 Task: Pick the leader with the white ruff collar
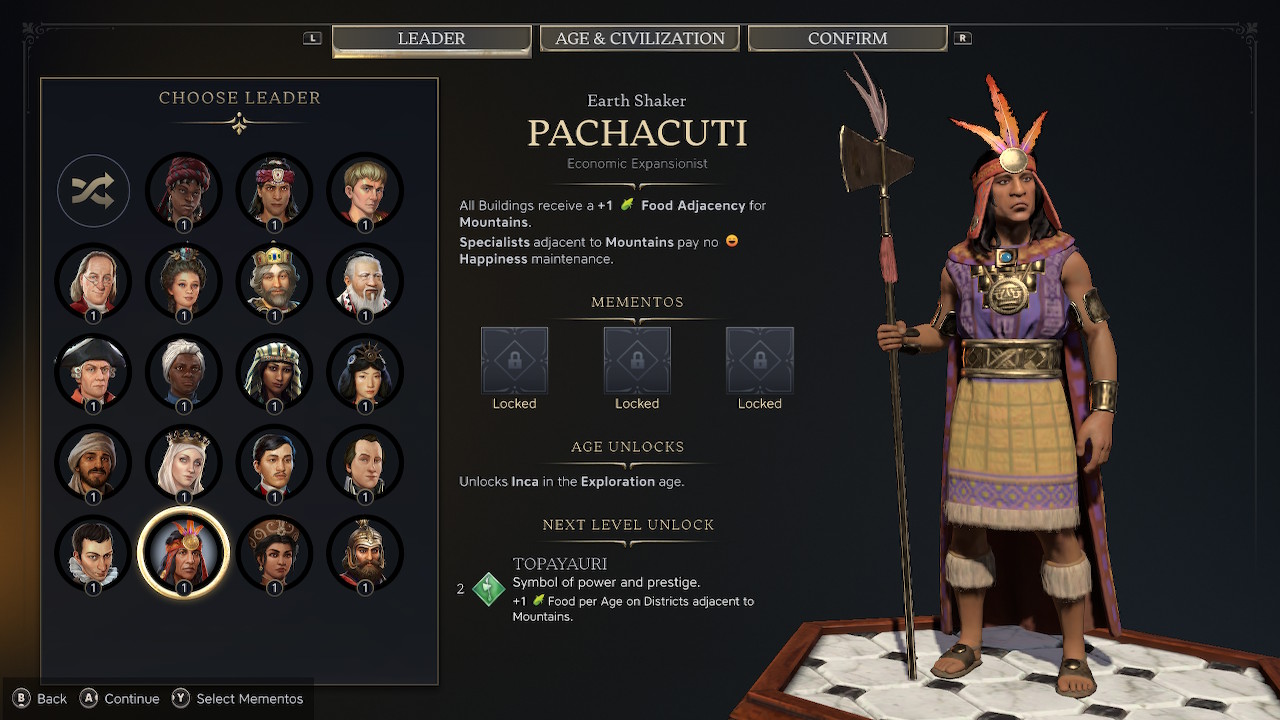point(93,552)
